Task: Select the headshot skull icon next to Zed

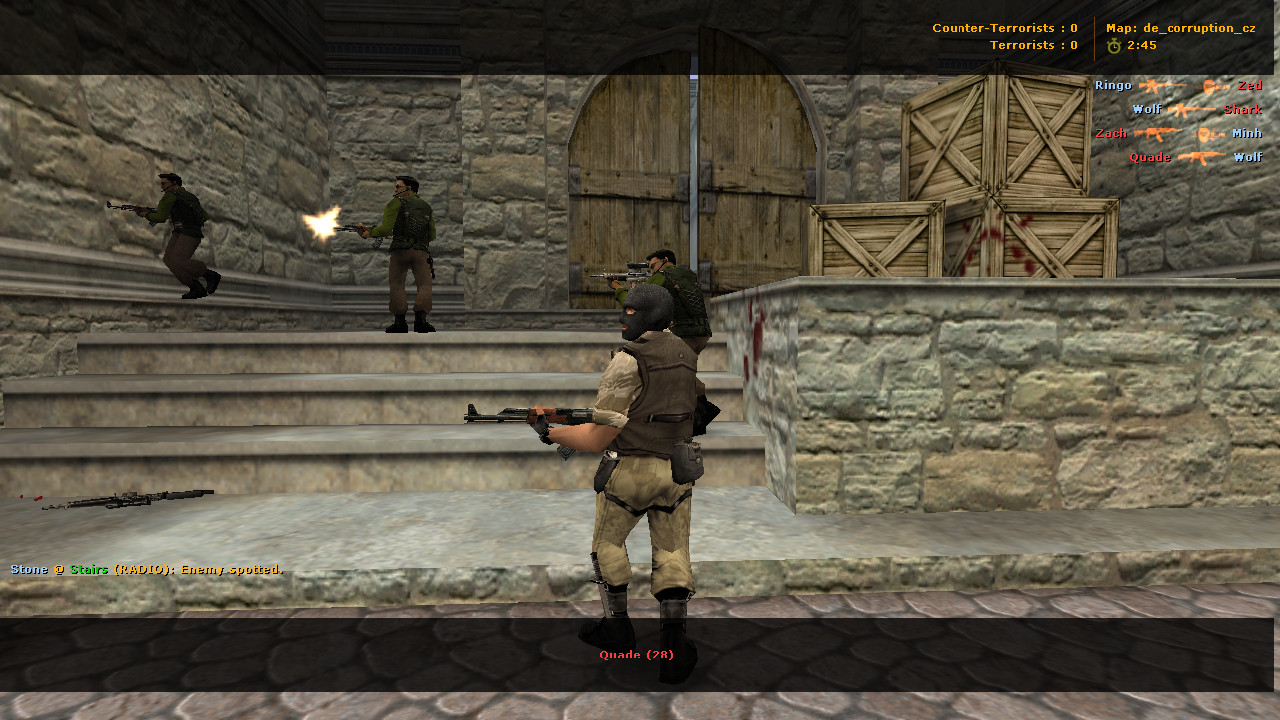Action: pos(1209,86)
